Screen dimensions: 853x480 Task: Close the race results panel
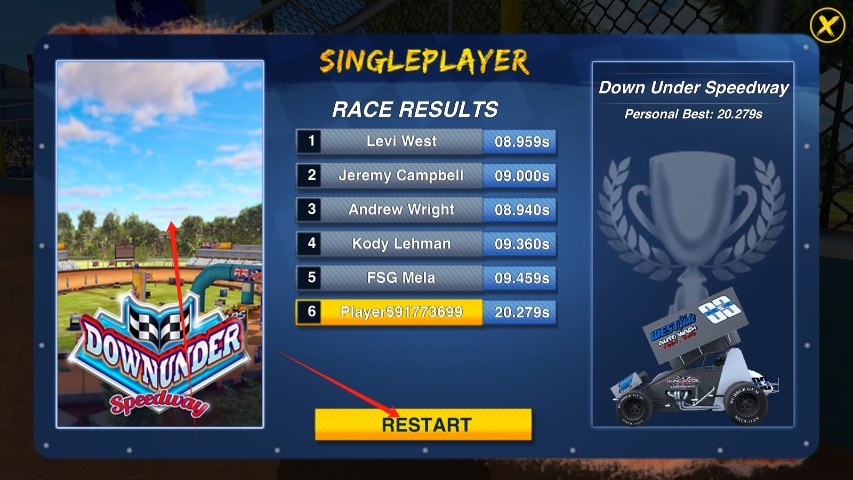[826, 24]
